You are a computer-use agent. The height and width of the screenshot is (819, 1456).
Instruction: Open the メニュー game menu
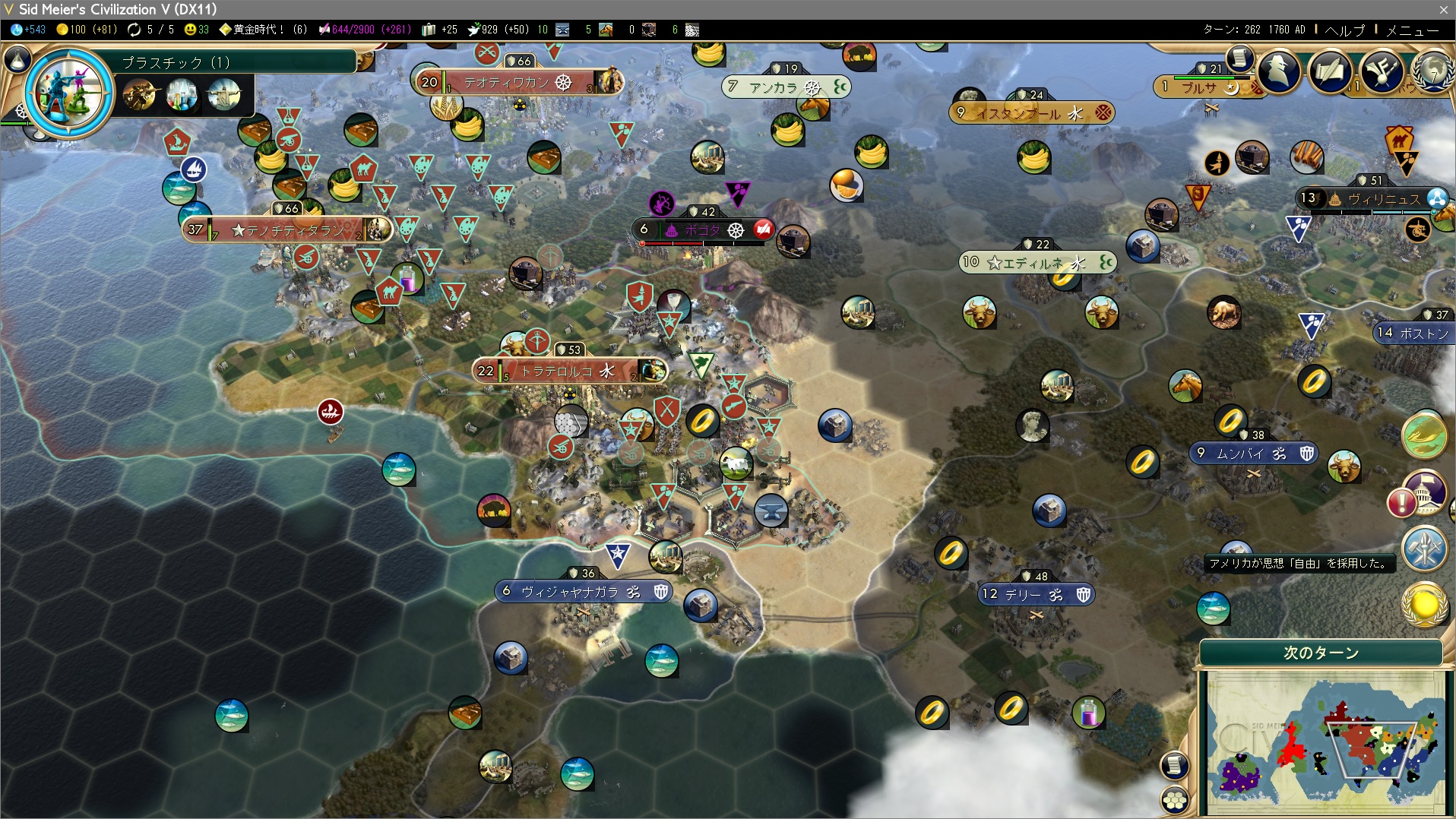point(1412,30)
